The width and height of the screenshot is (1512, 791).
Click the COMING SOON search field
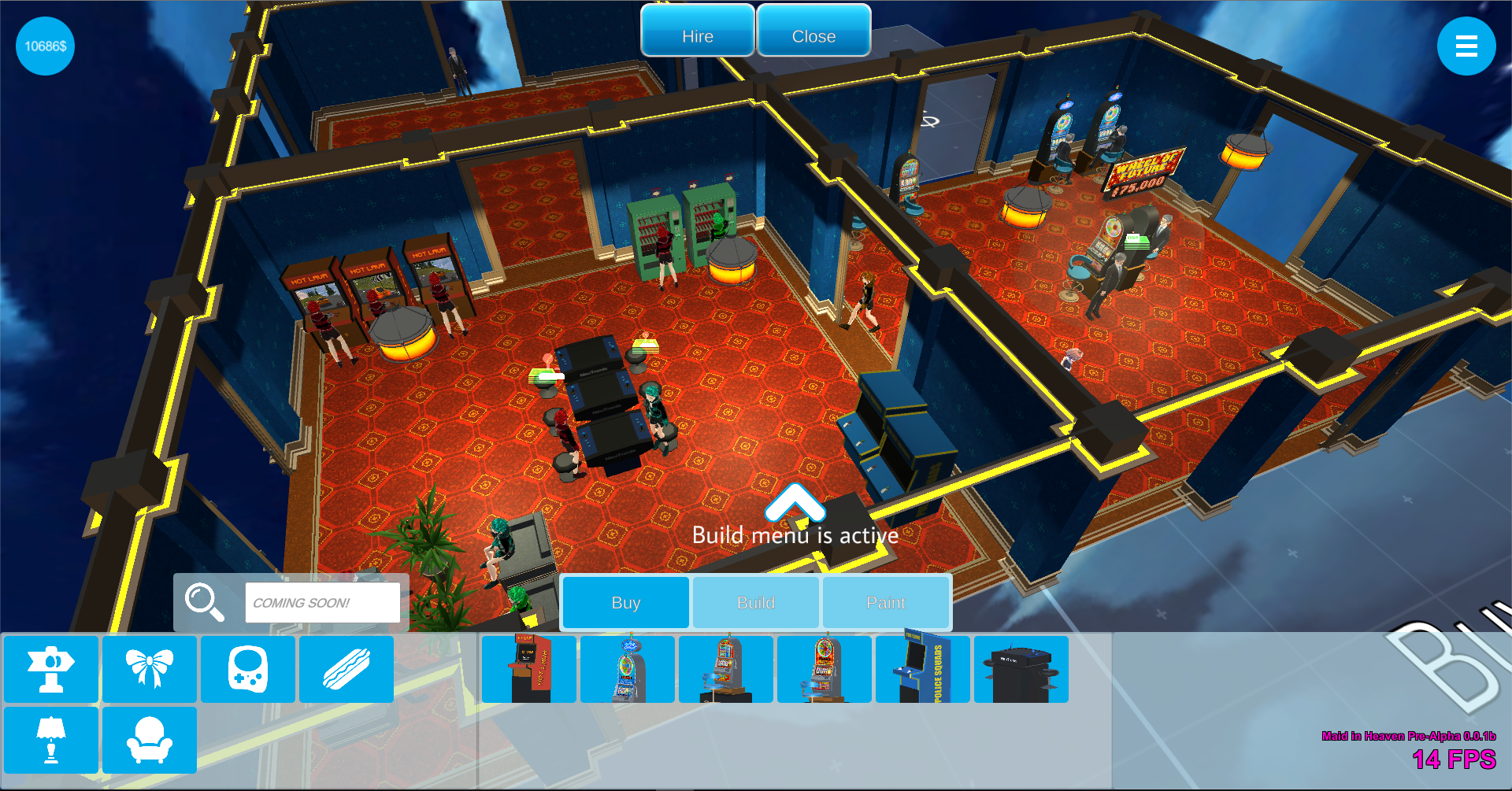pyautogui.click(x=323, y=601)
